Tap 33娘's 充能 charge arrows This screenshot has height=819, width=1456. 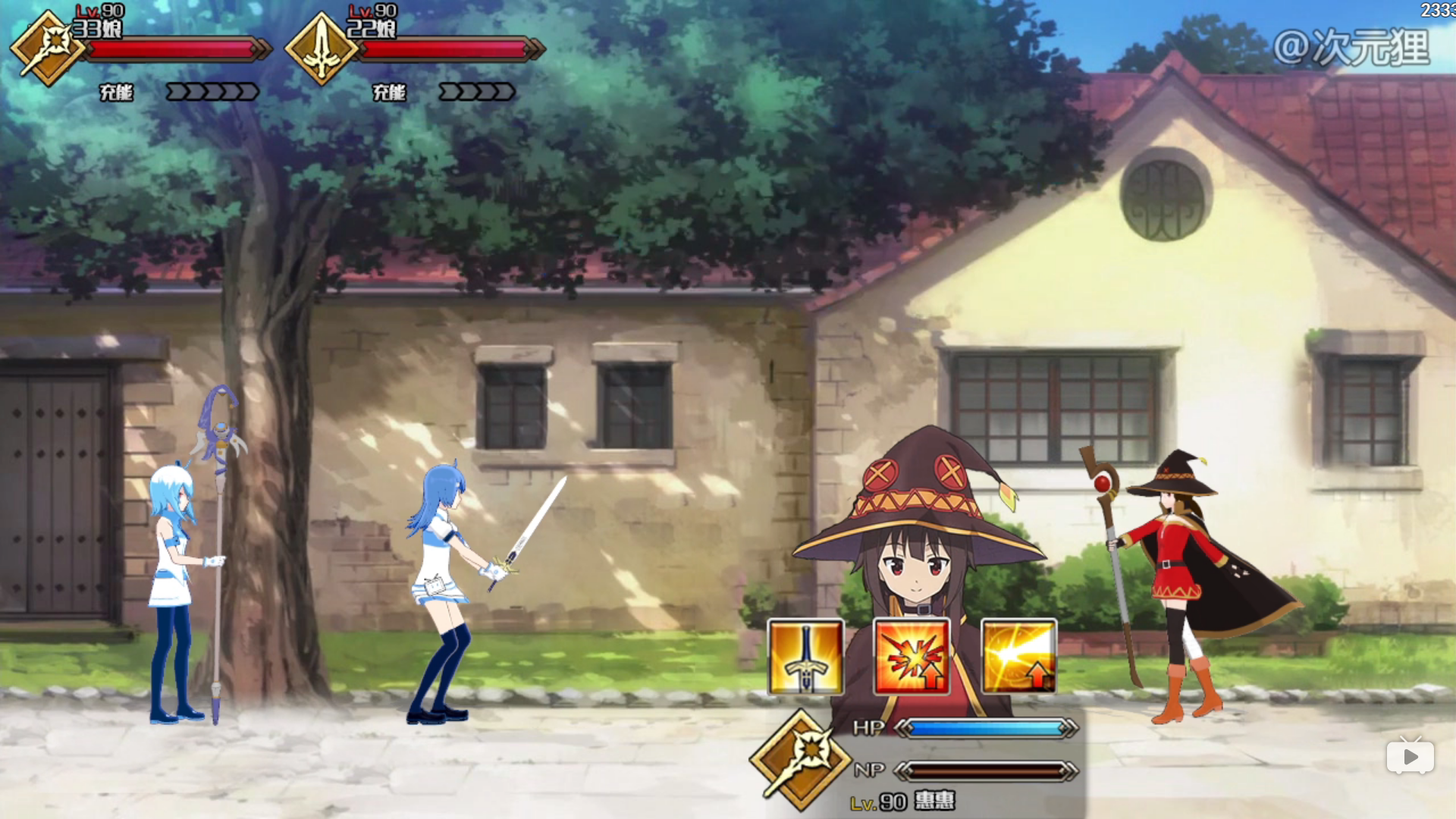[x=213, y=93]
